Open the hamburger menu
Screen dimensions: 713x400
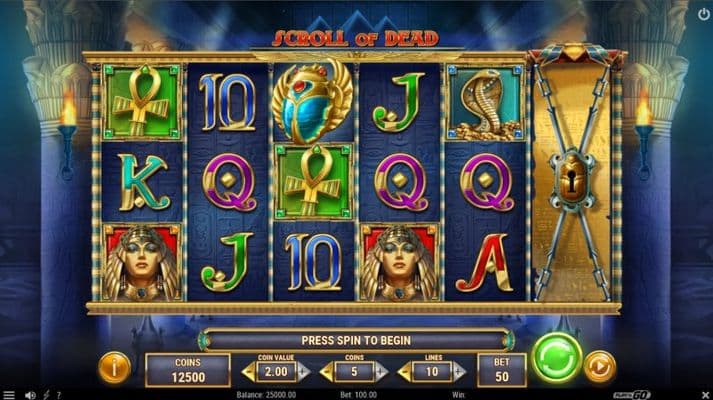[8, 394]
